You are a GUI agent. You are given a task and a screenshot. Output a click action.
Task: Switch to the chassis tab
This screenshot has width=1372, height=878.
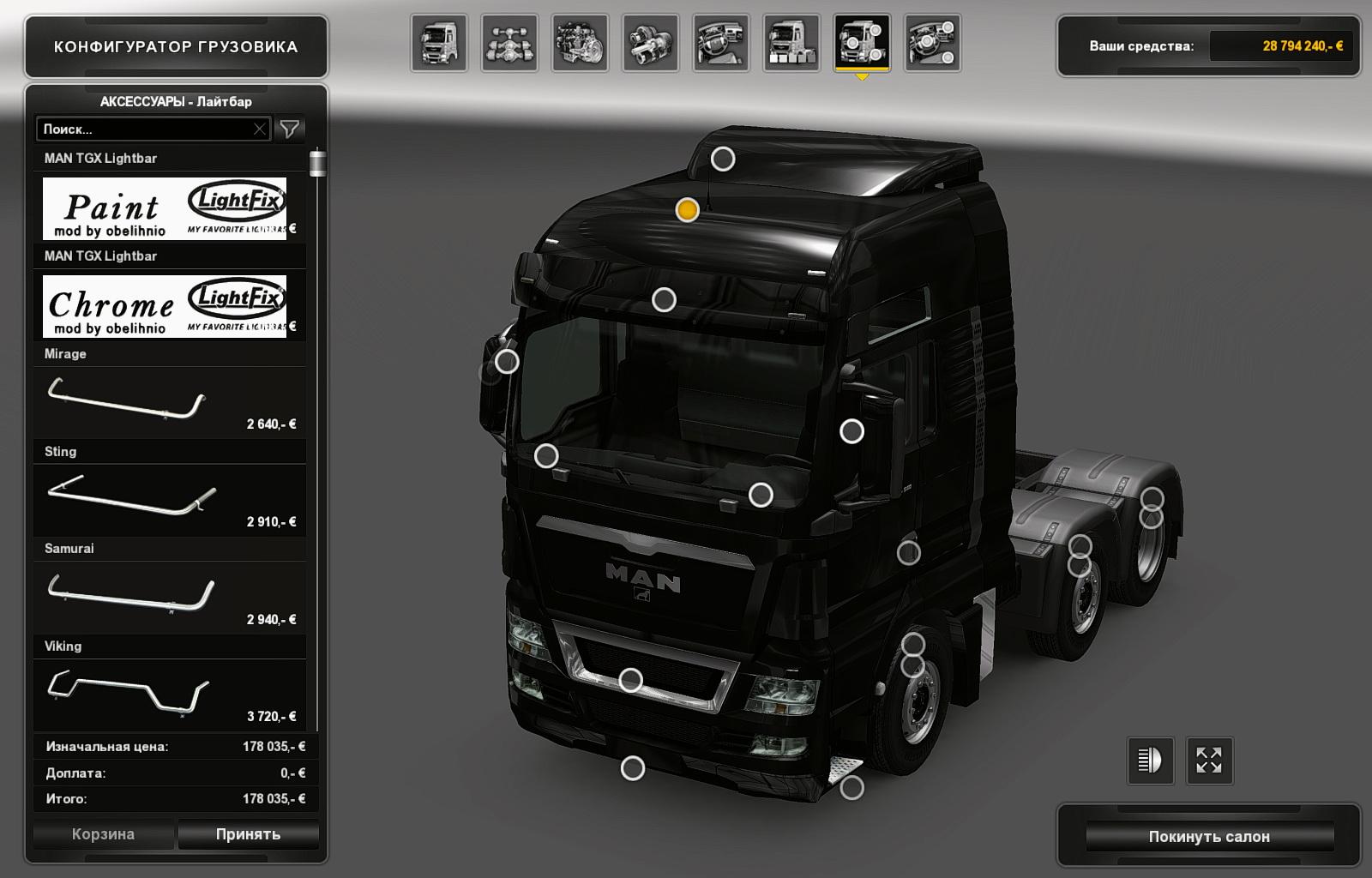pyautogui.click(x=509, y=43)
